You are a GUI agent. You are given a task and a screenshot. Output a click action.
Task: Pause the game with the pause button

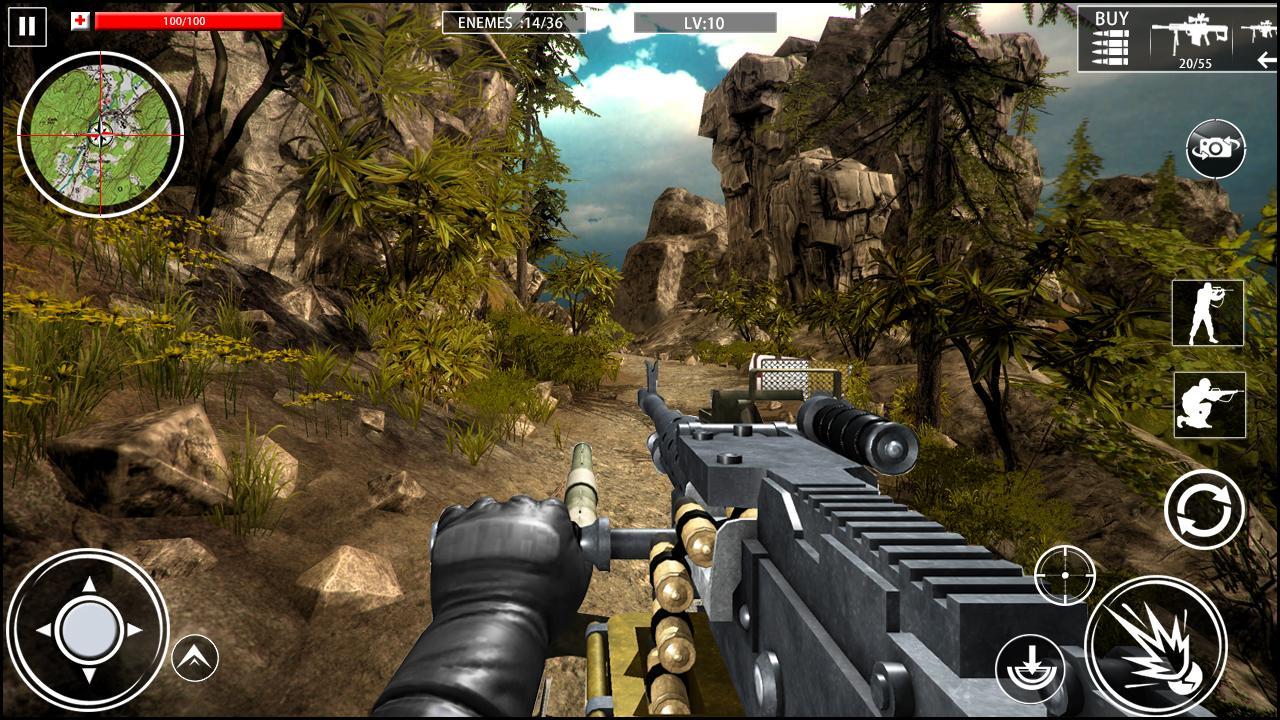coord(26,26)
